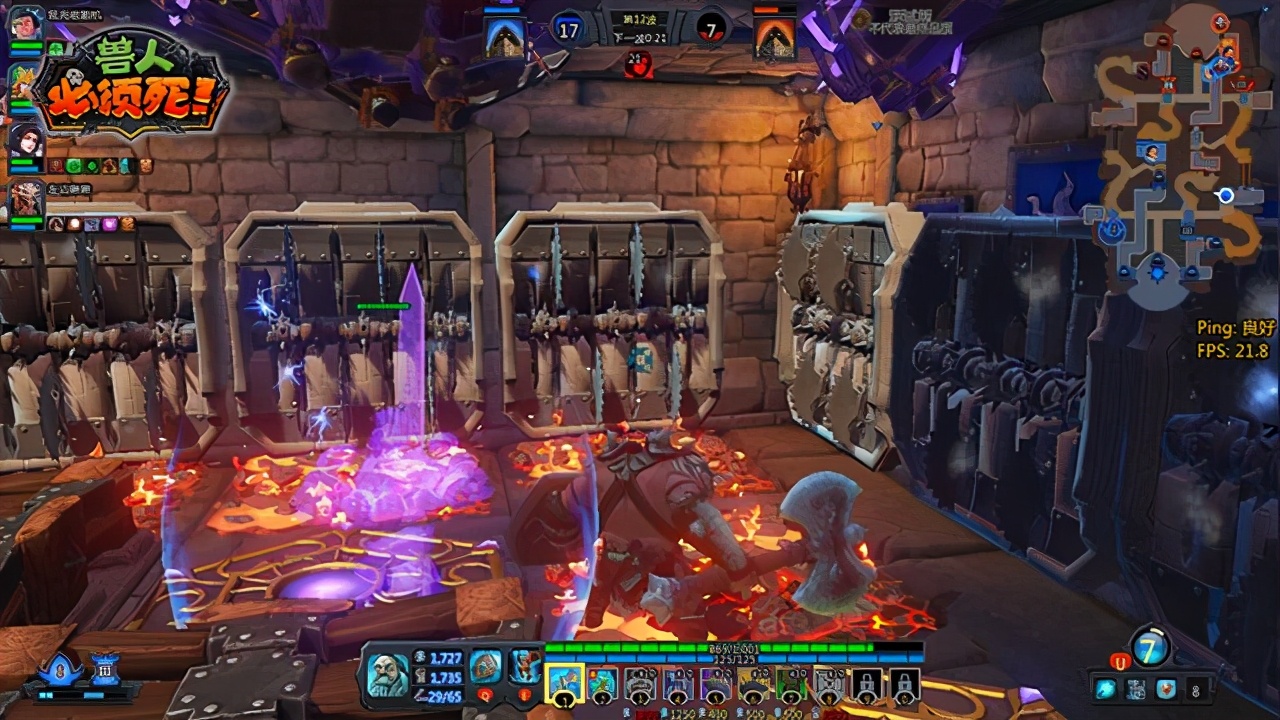The height and width of the screenshot is (720, 1280).
Task: Use the shield with red emblem item
Action: pyautogui.click(x=1165, y=688)
